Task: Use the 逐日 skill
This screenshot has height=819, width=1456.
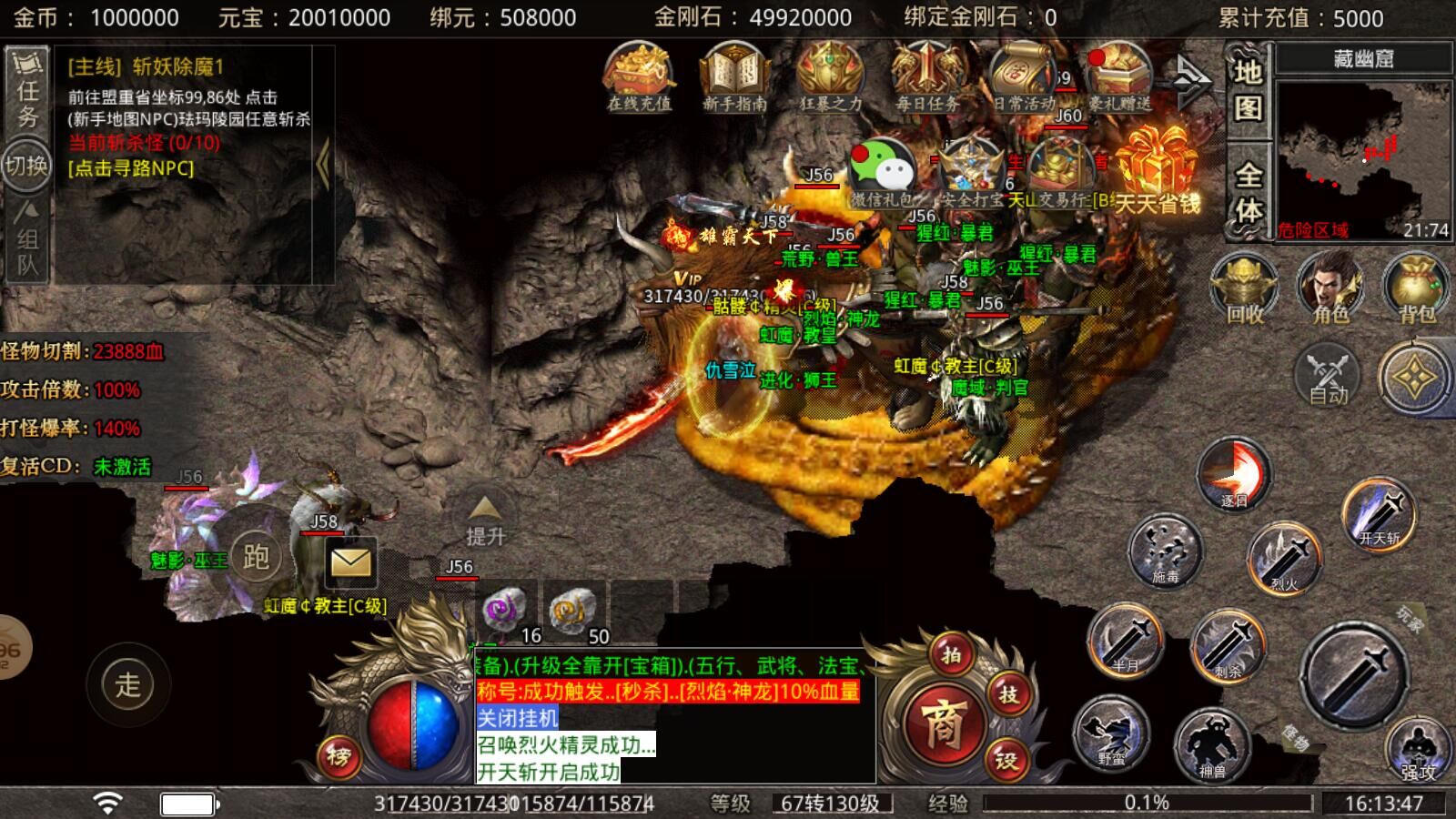Action: [x=1233, y=473]
